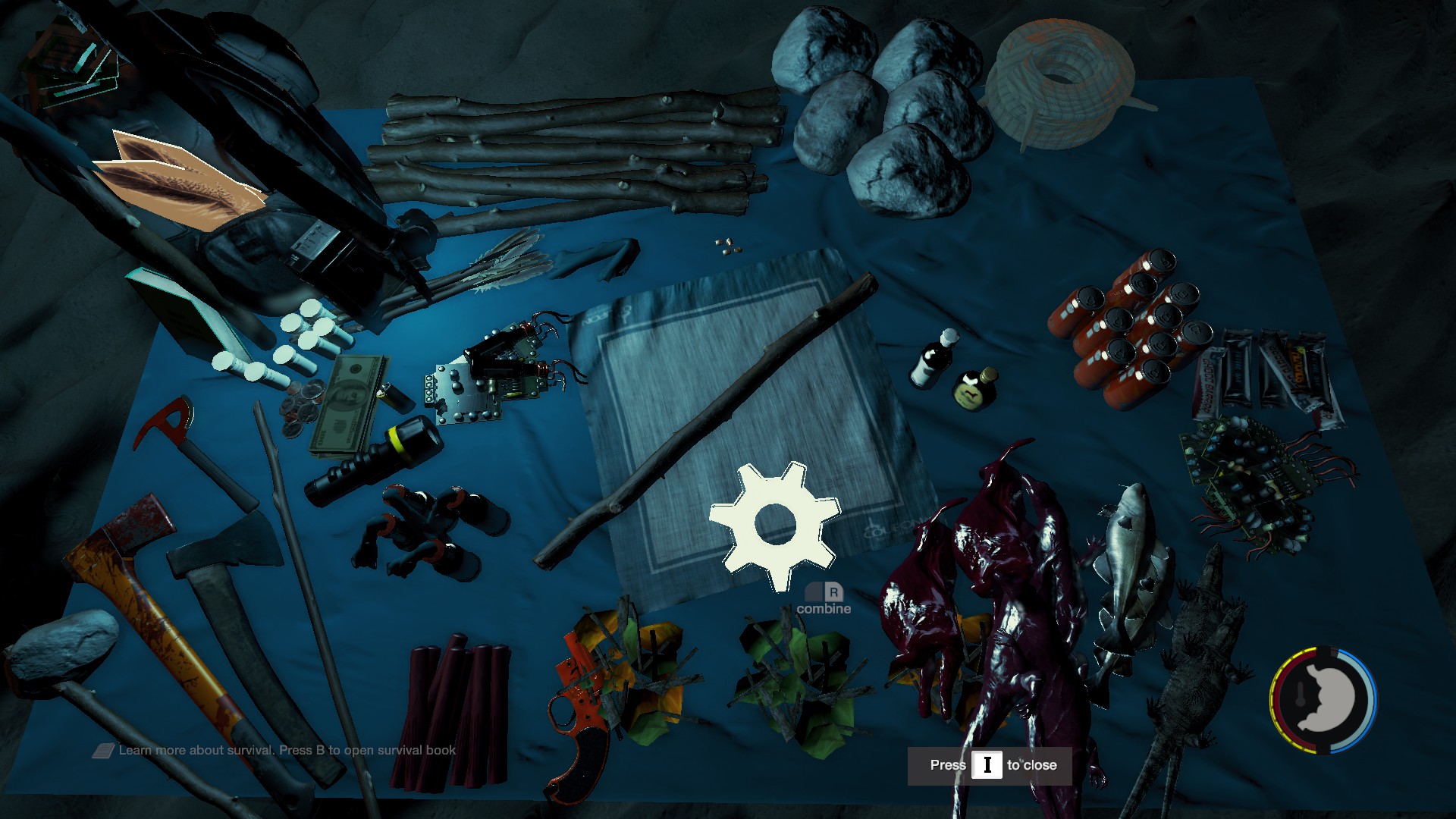Pick the black flashlight

pos(375,461)
